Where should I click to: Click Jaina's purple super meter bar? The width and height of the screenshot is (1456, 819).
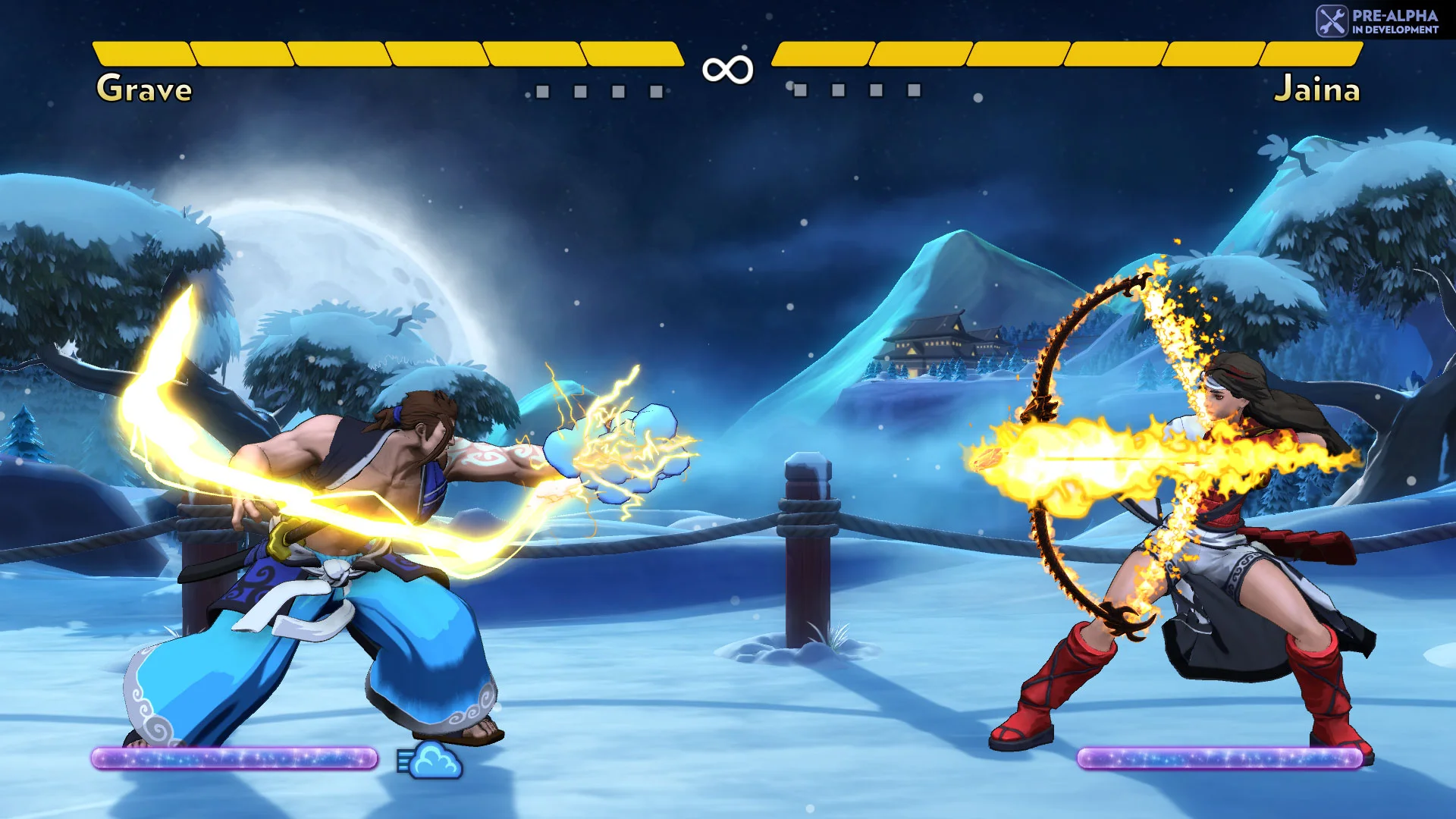click(1221, 758)
